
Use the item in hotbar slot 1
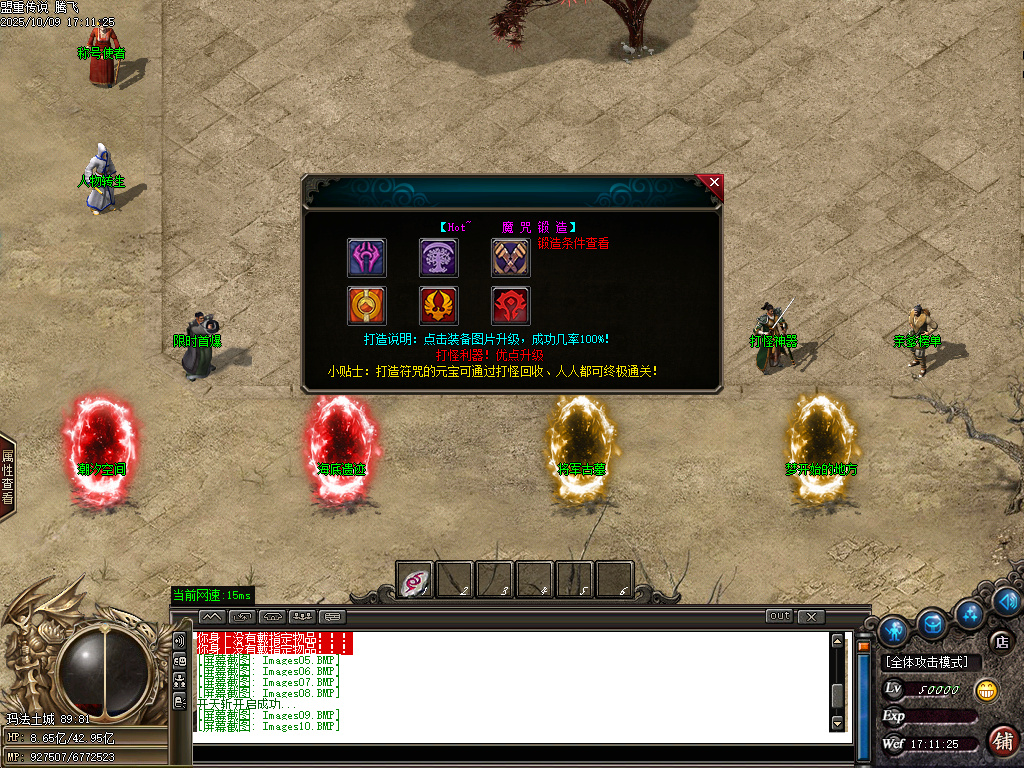pos(415,579)
